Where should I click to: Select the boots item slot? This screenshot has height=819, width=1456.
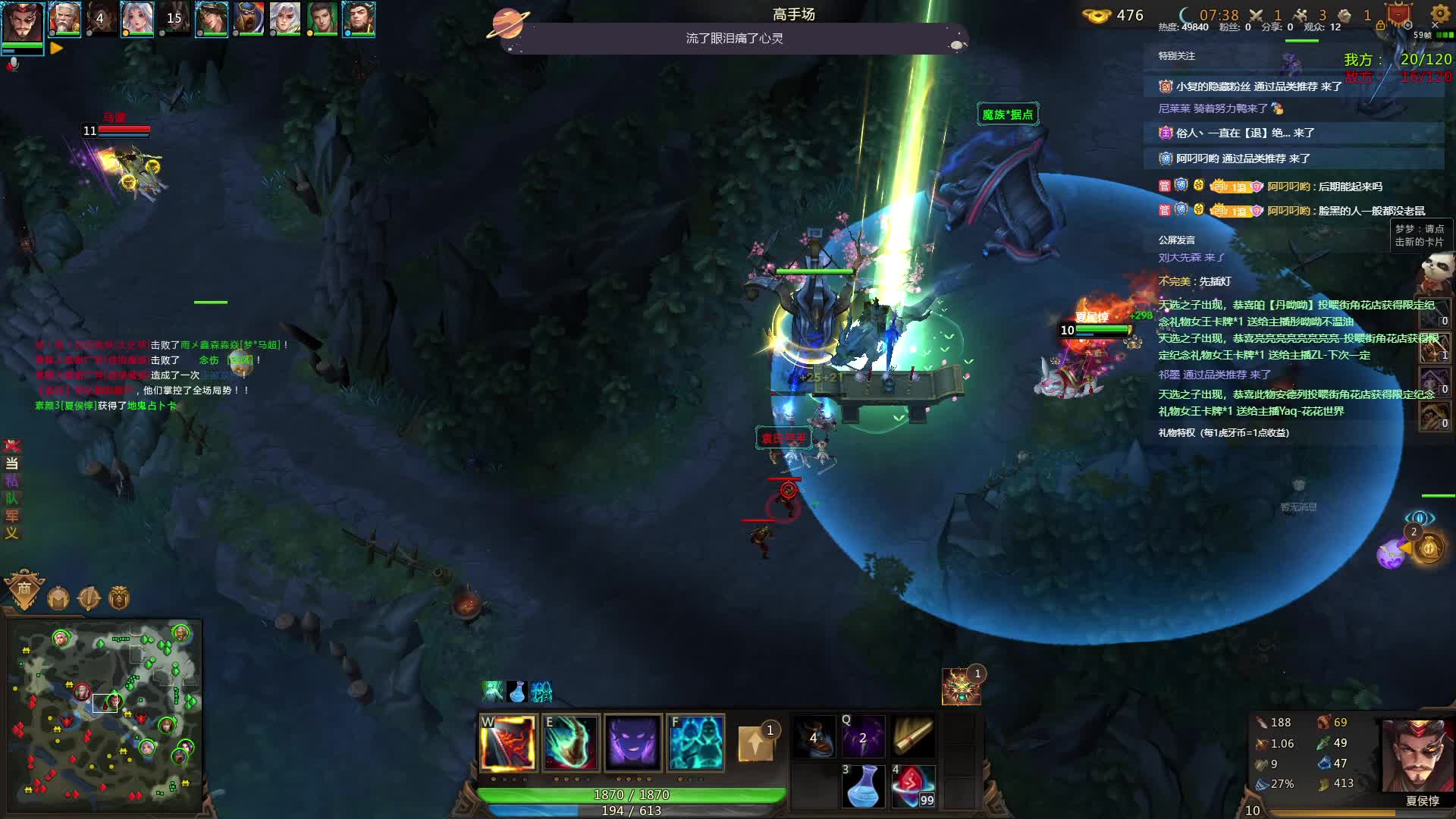point(814,736)
